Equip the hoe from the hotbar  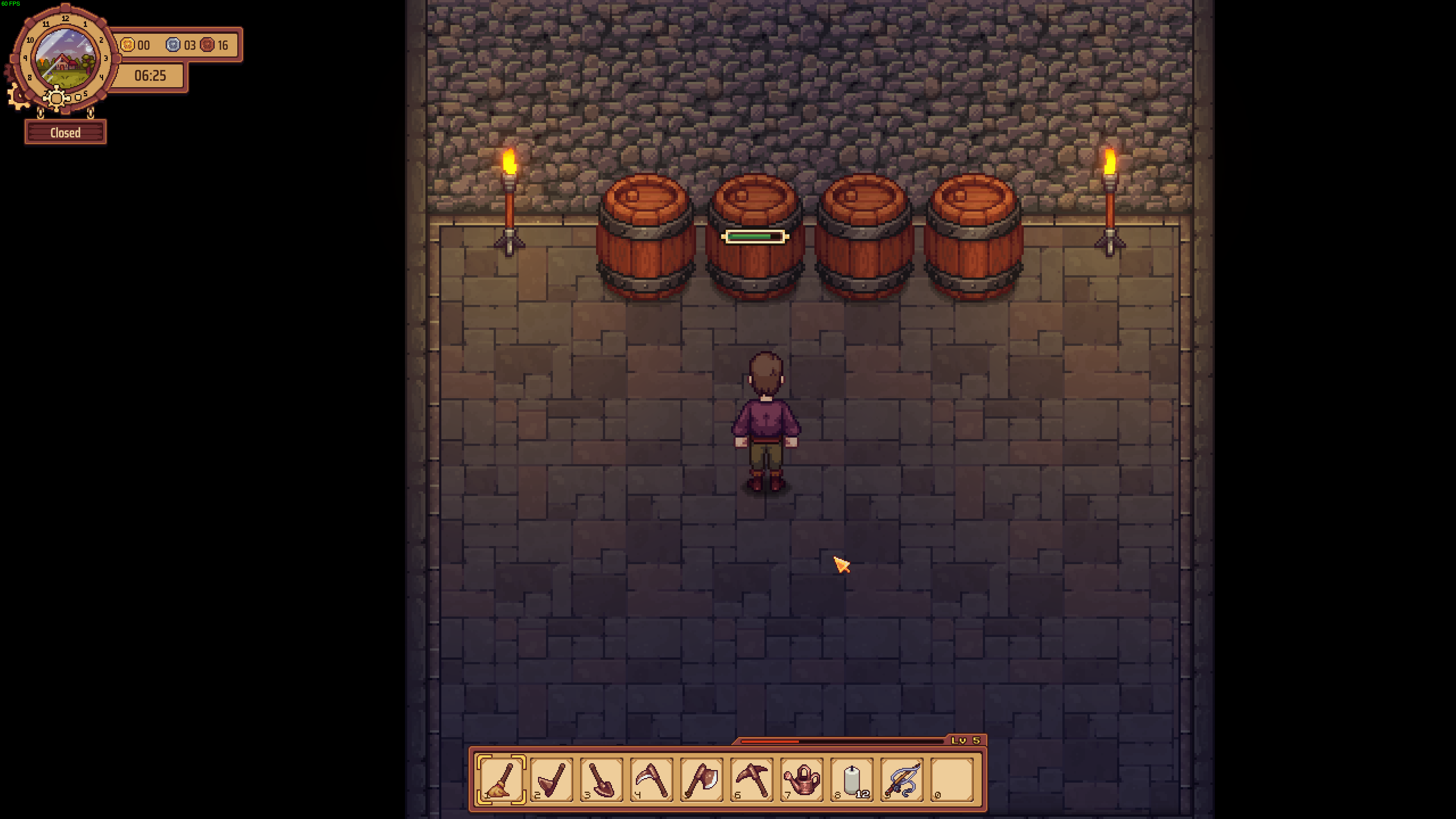click(551, 780)
